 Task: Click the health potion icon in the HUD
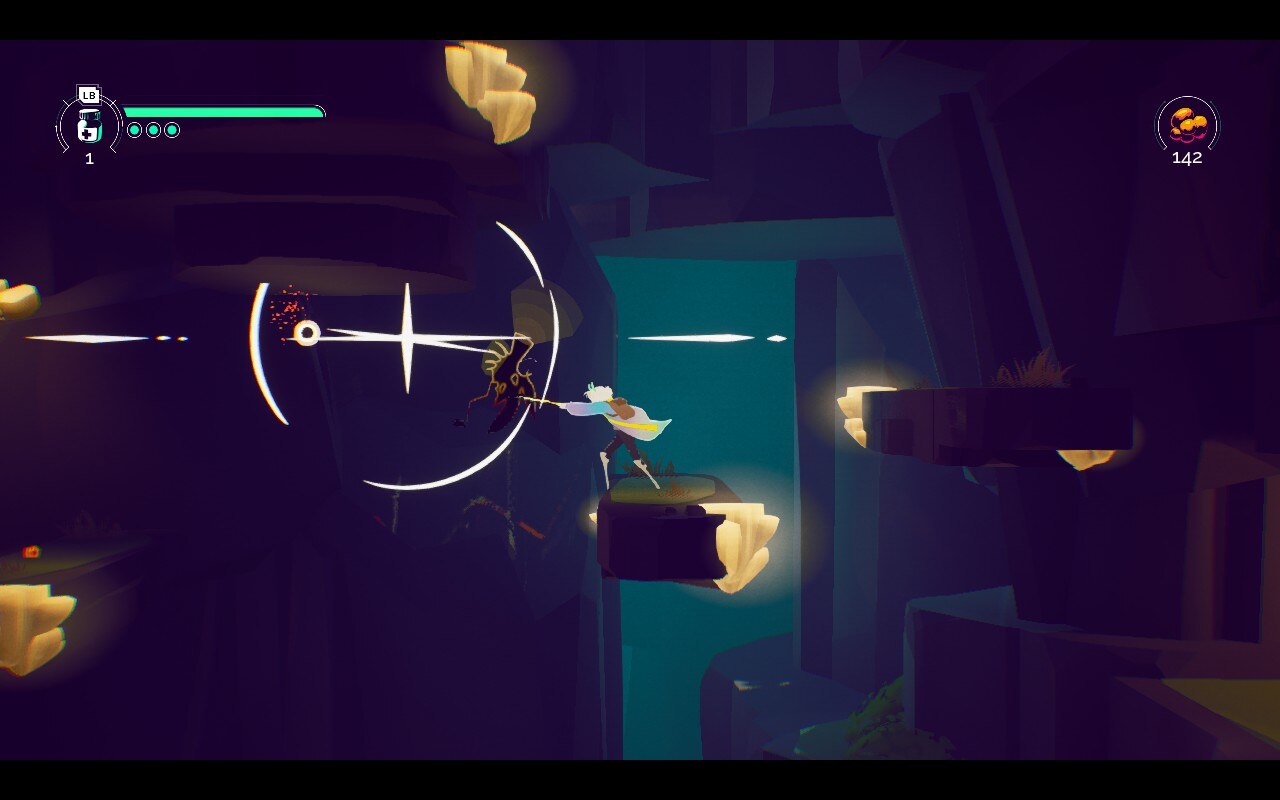point(88,128)
